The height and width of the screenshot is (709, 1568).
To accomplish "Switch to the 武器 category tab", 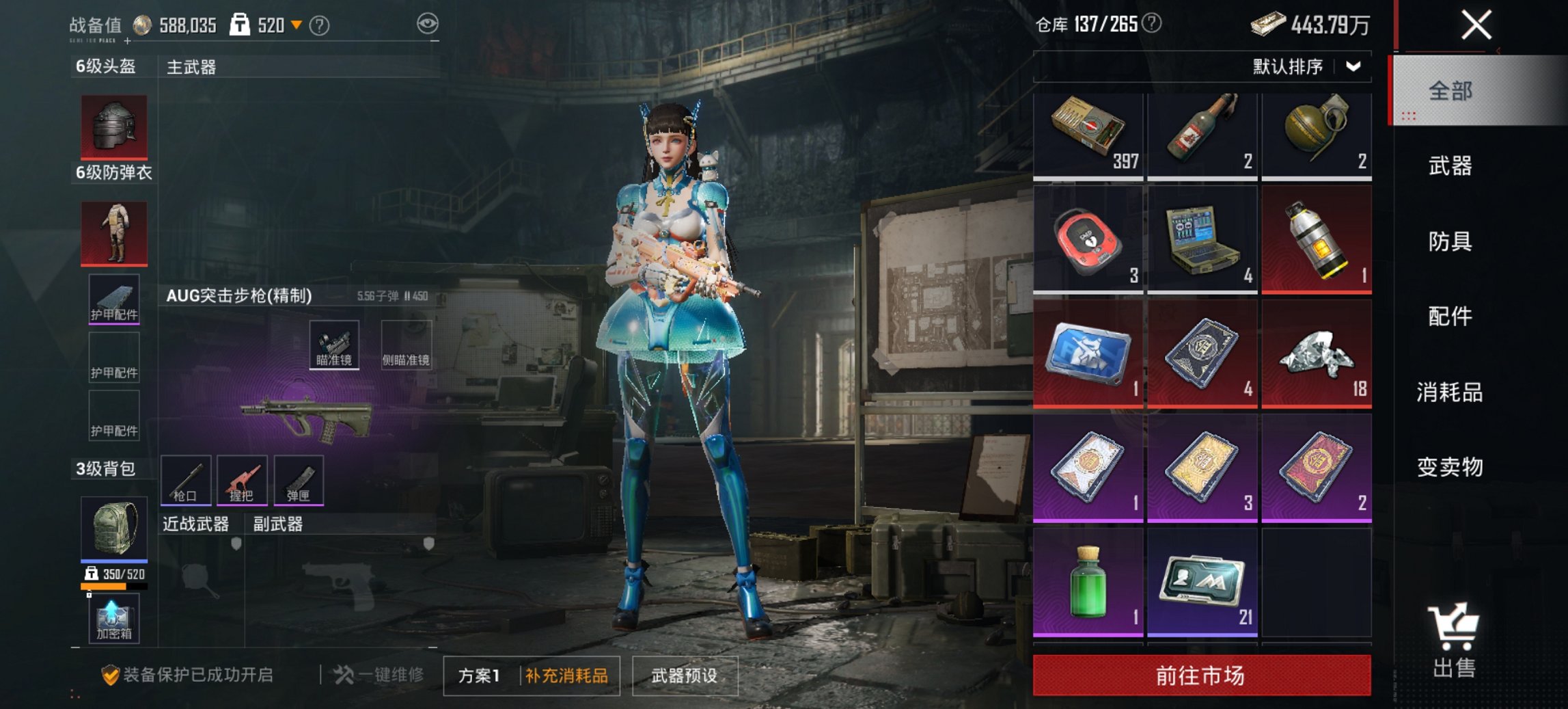I will tap(1450, 166).
